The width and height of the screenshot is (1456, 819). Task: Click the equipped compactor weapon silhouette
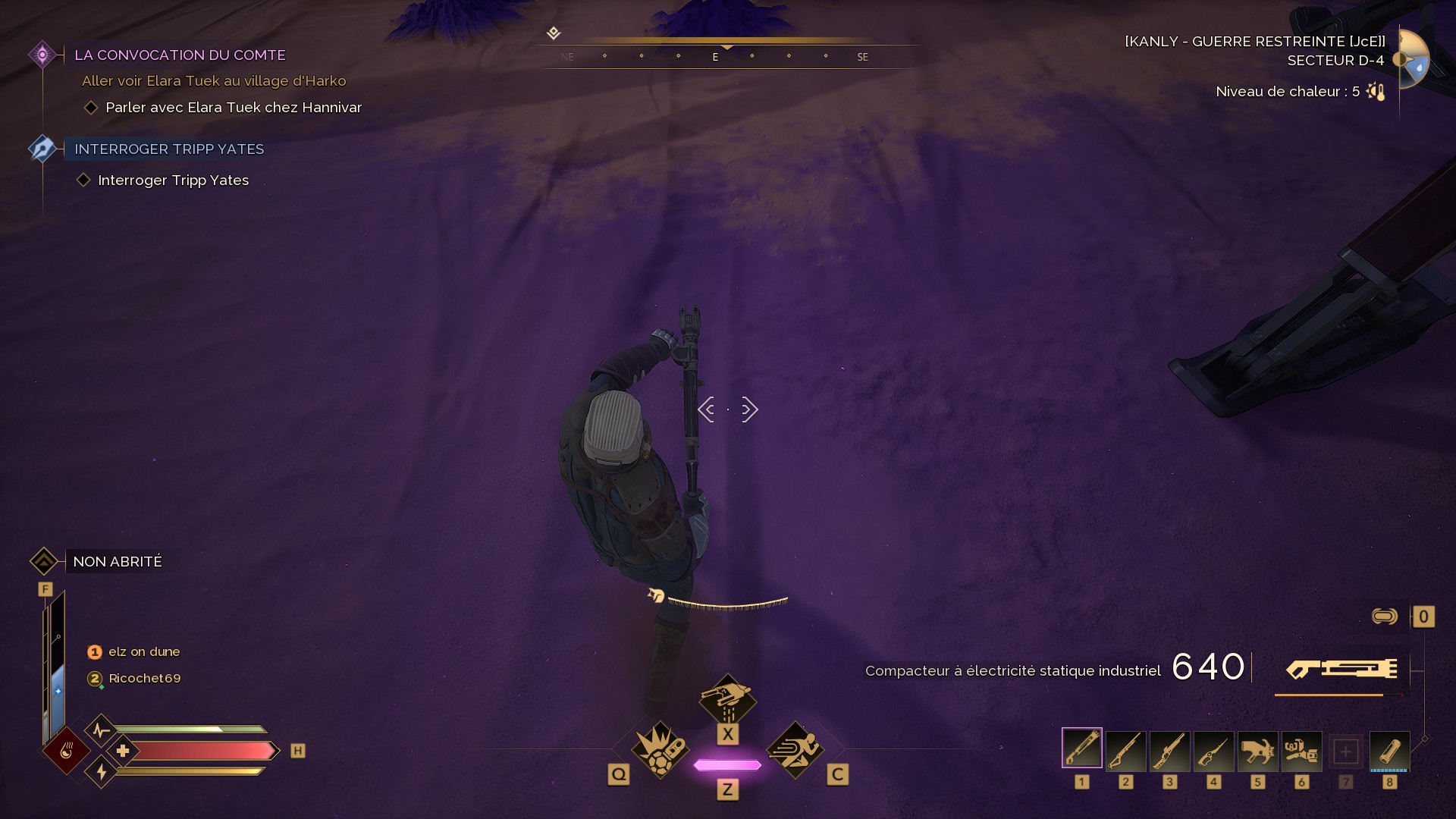point(1341,669)
